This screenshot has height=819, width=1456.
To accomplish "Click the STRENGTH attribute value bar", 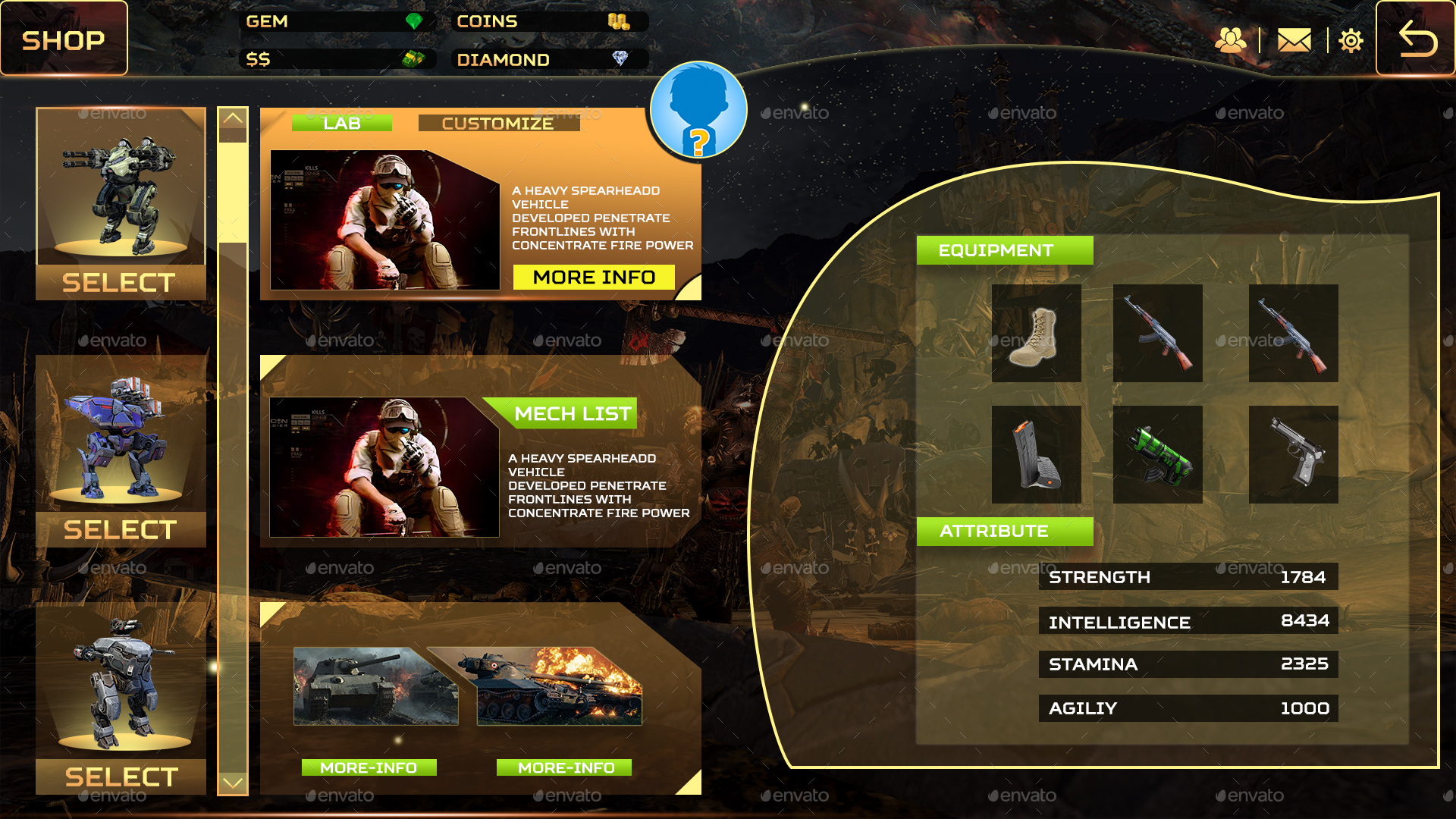I will (1188, 576).
